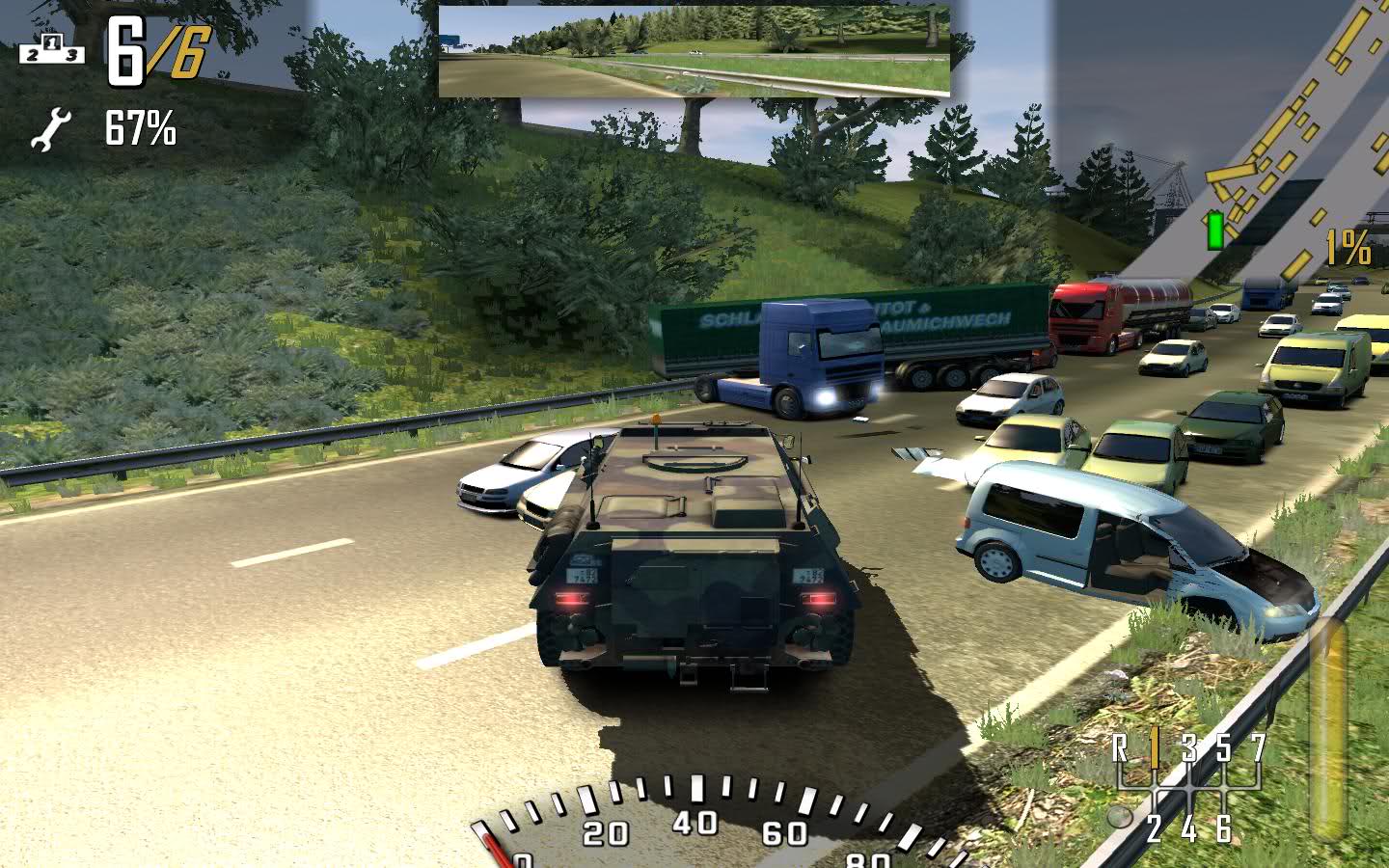Click the green player marker on minimap
Viewport: 1389px width, 868px height.
point(1215,231)
